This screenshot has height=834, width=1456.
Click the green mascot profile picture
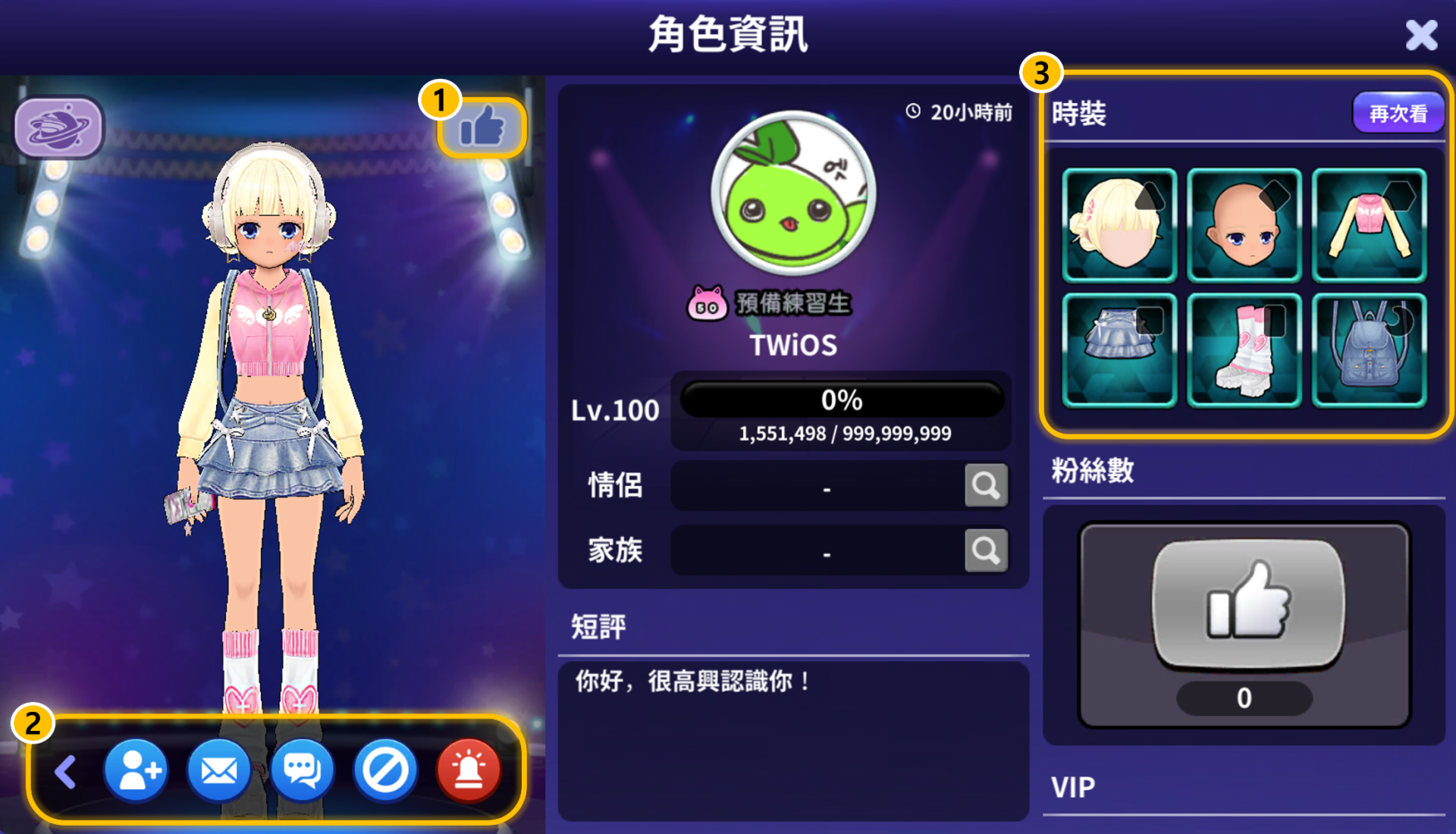click(793, 193)
